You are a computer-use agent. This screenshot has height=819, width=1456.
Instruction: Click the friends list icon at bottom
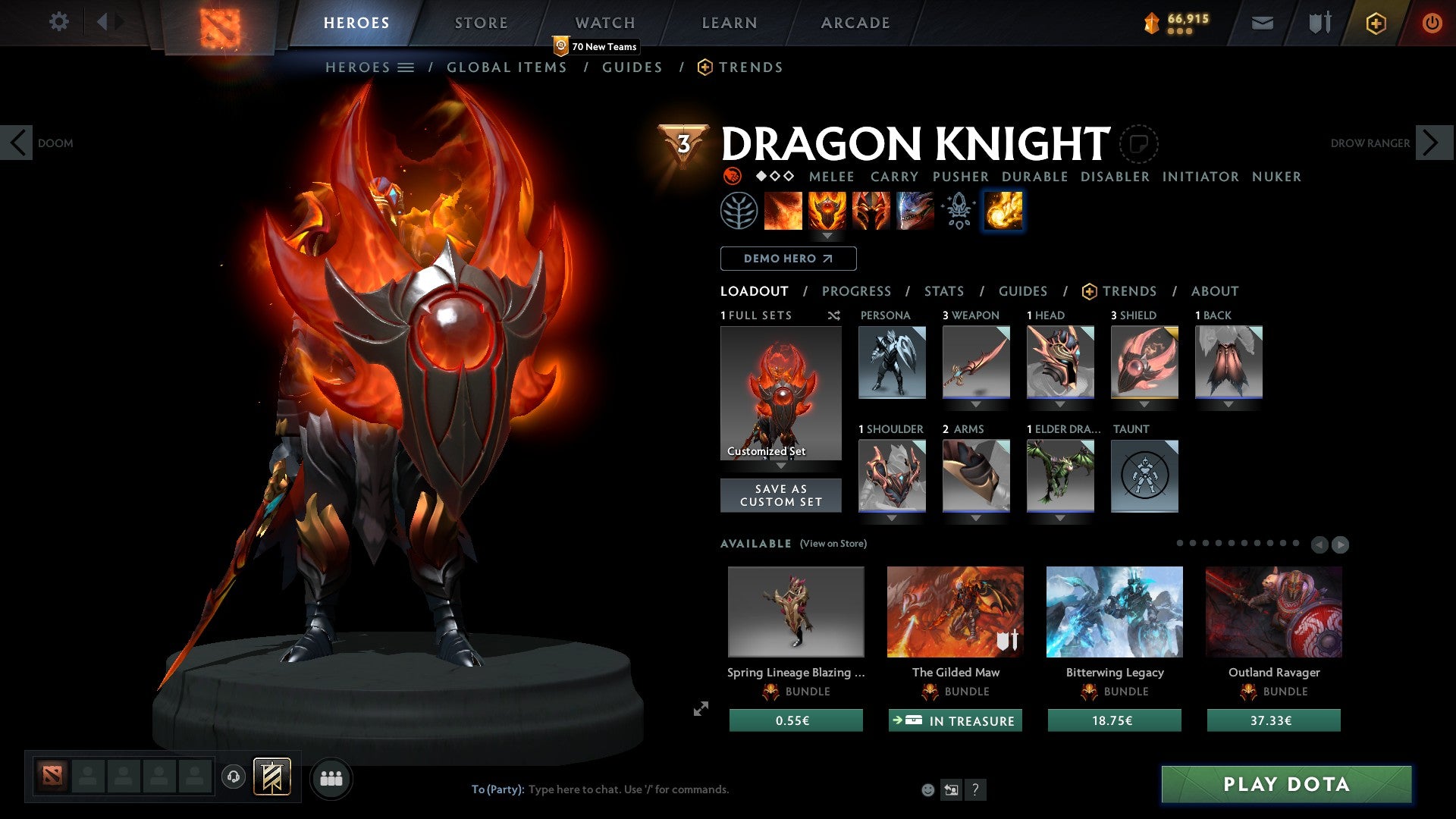(x=331, y=777)
